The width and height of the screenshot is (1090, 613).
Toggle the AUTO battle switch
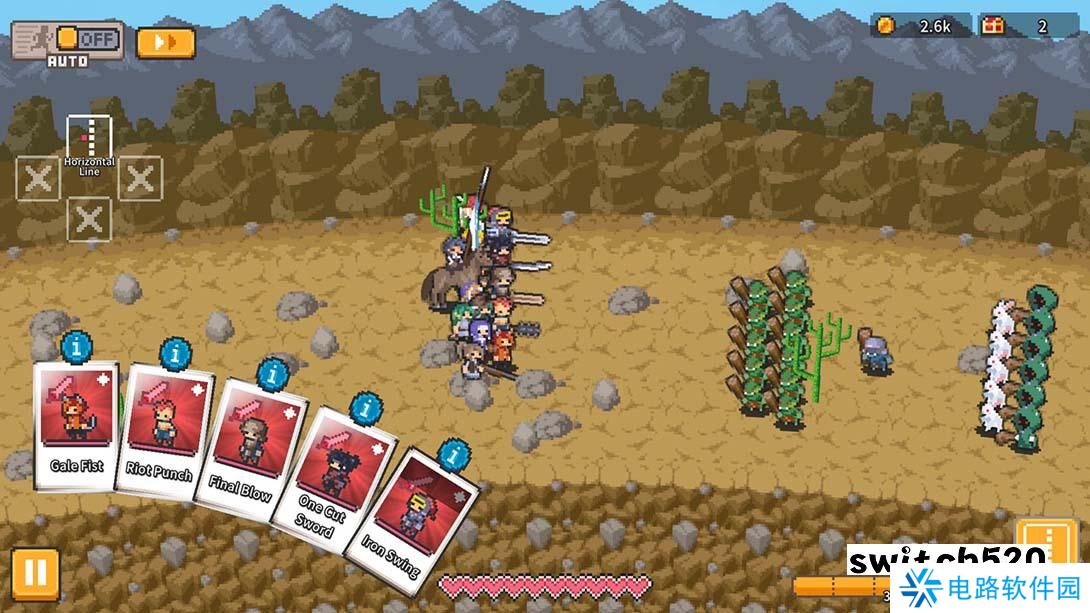click(x=86, y=40)
